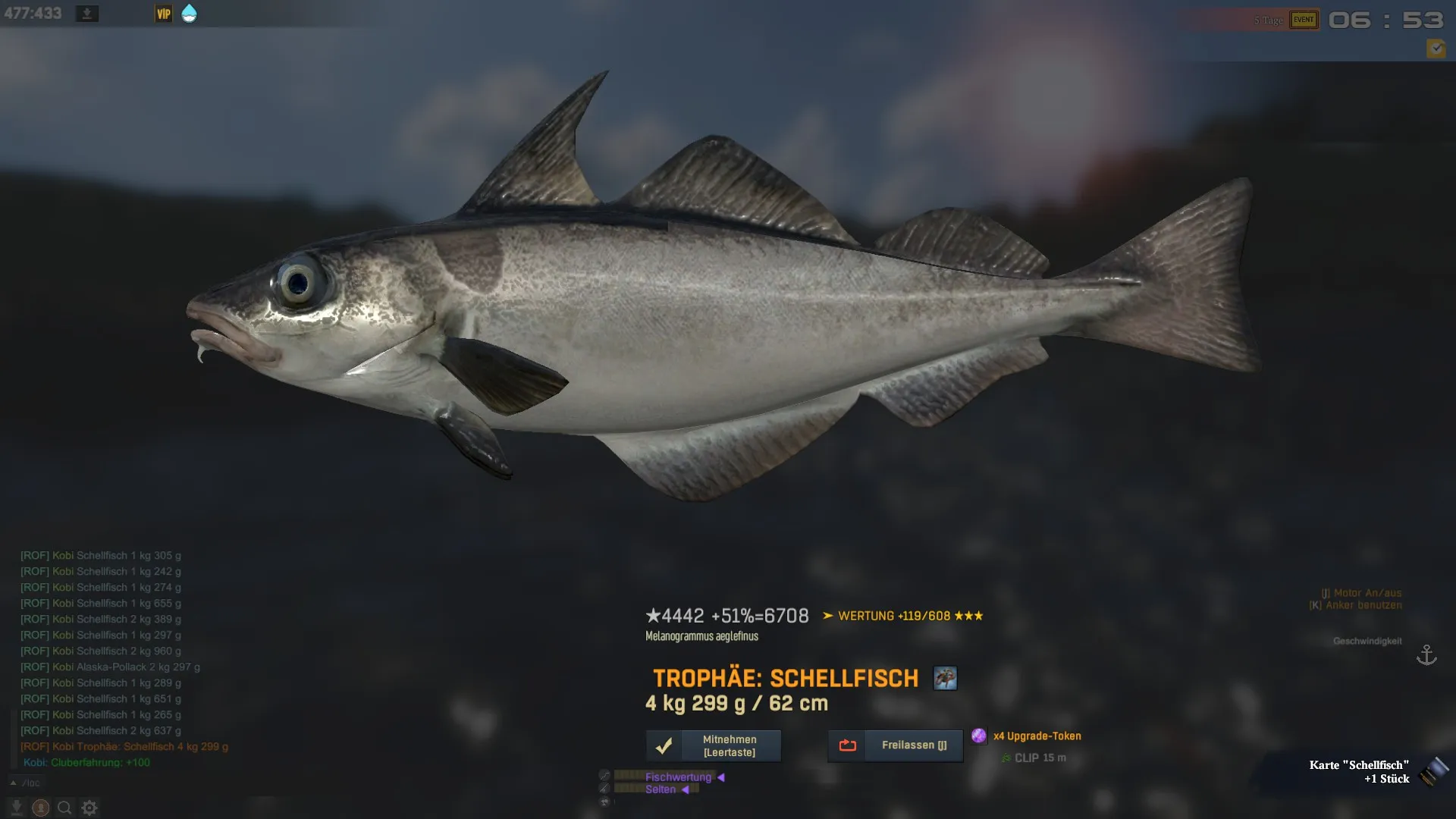This screenshot has width=1456, height=819.
Task: Select the Fischwertung label
Action: tap(678, 777)
